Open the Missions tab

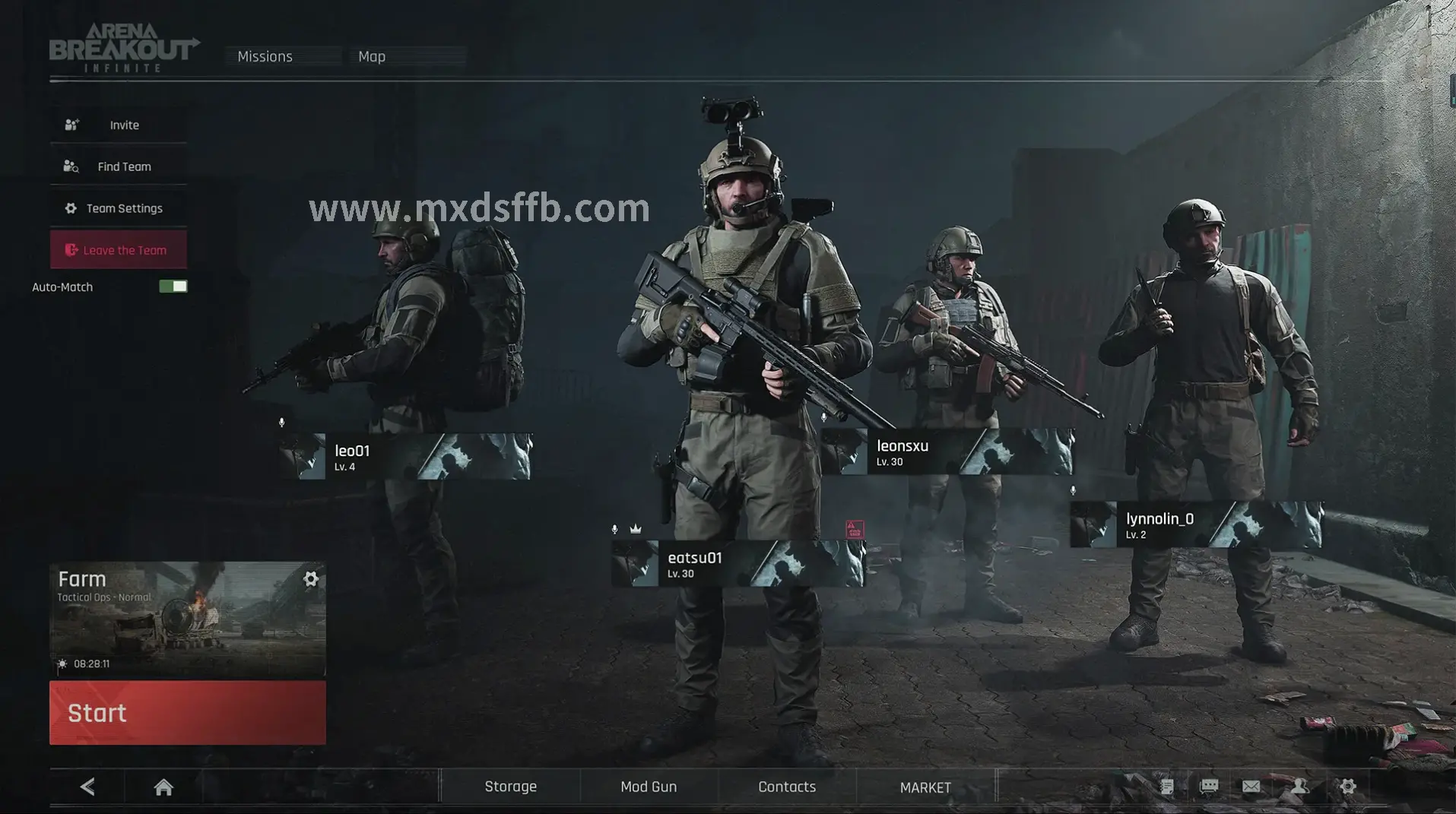tap(265, 56)
